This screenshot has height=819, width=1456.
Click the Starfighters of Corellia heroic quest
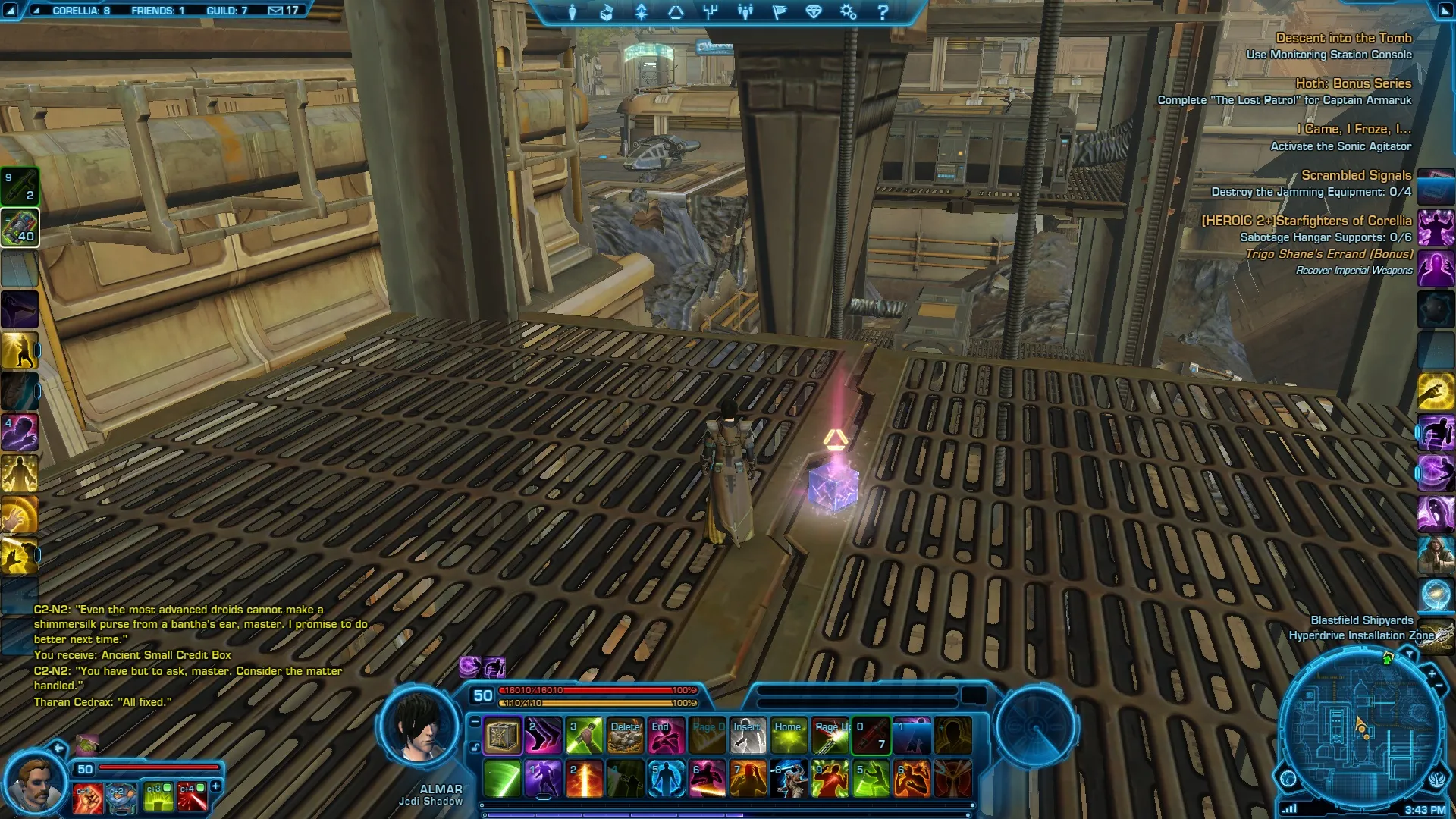(1306, 221)
